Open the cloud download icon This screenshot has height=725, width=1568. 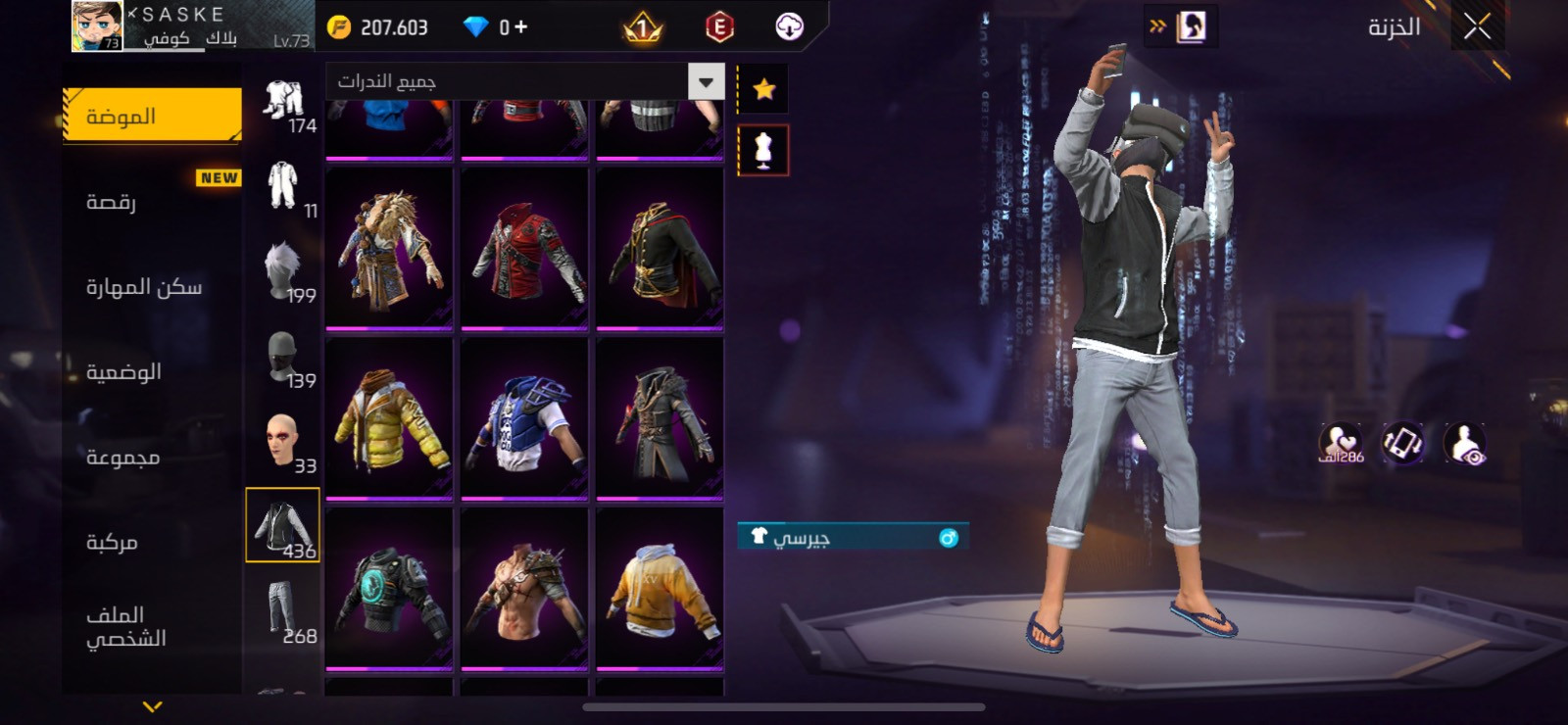click(x=789, y=27)
